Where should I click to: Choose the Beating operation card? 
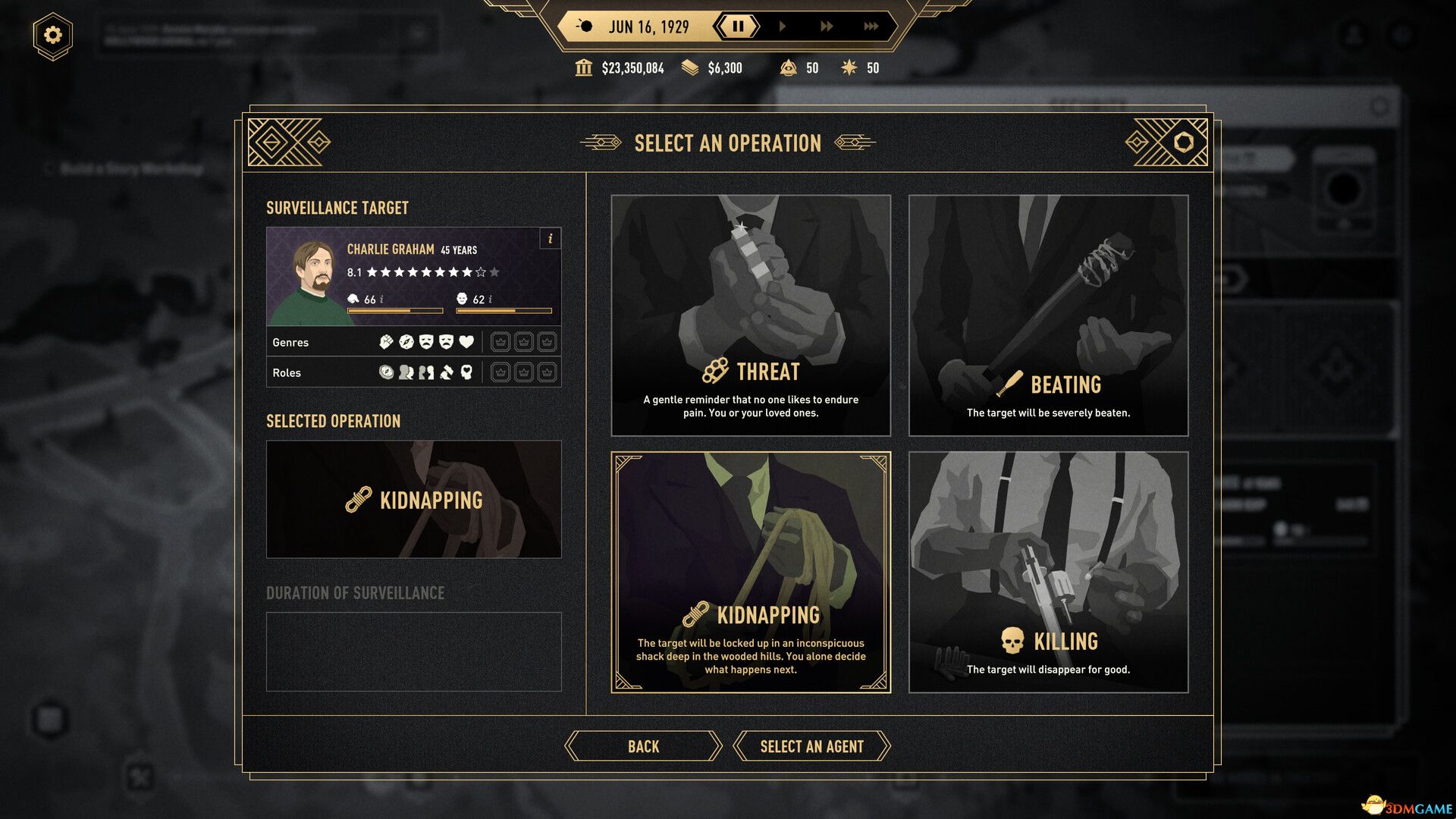click(1048, 315)
